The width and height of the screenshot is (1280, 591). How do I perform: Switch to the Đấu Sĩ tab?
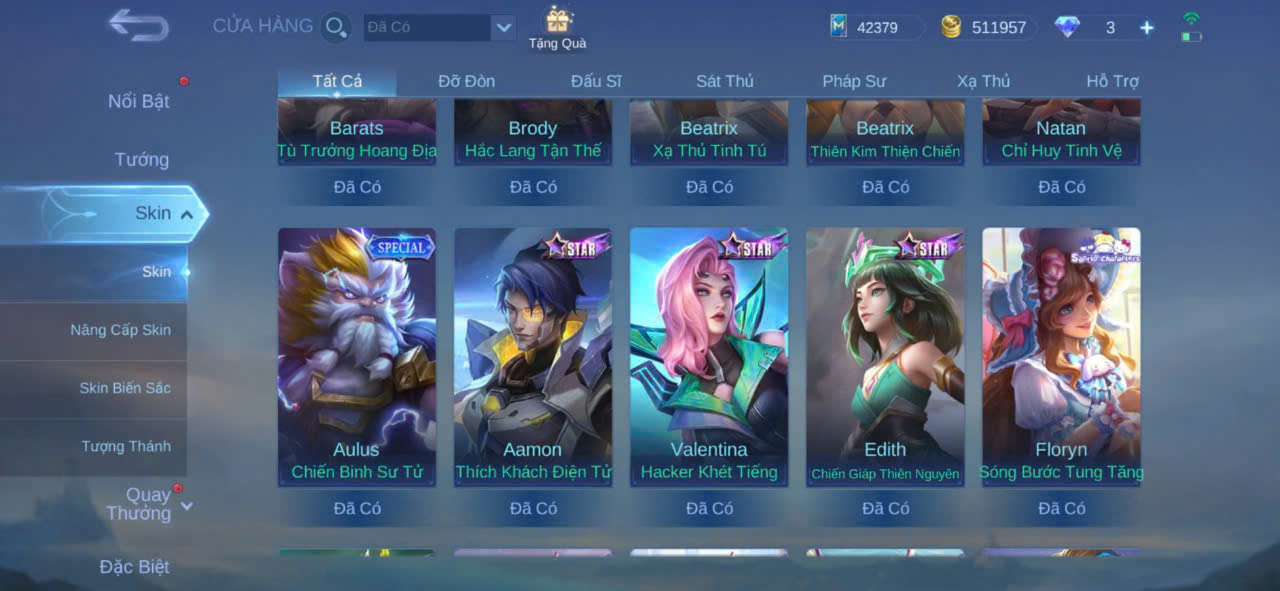tap(596, 81)
